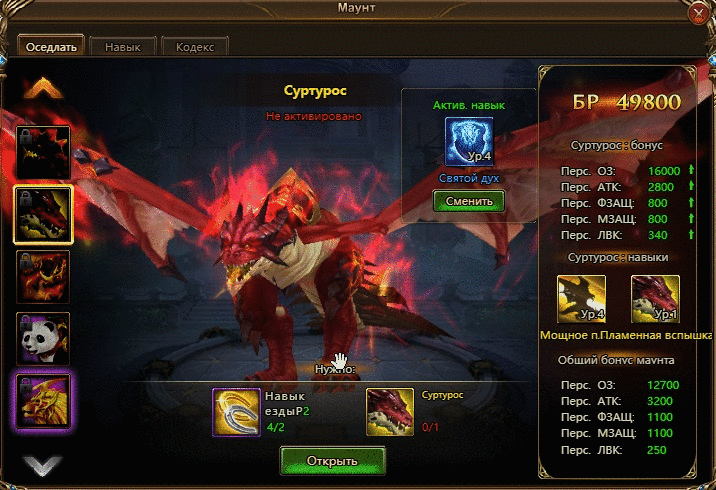Click the green Открыть button
This screenshot has height=490, width=716.
tap(332, 461)
